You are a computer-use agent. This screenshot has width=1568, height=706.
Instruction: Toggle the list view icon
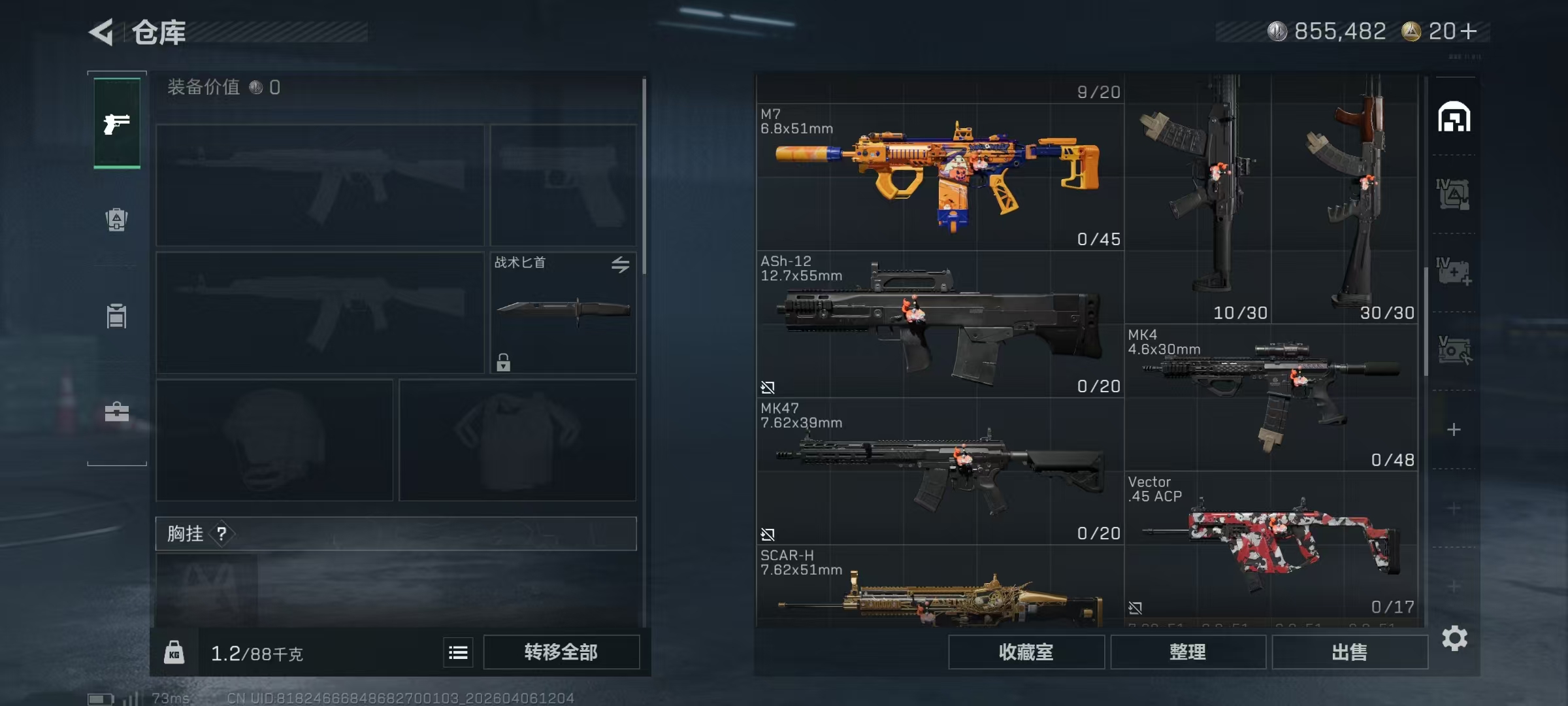click(x=458, y=652)
